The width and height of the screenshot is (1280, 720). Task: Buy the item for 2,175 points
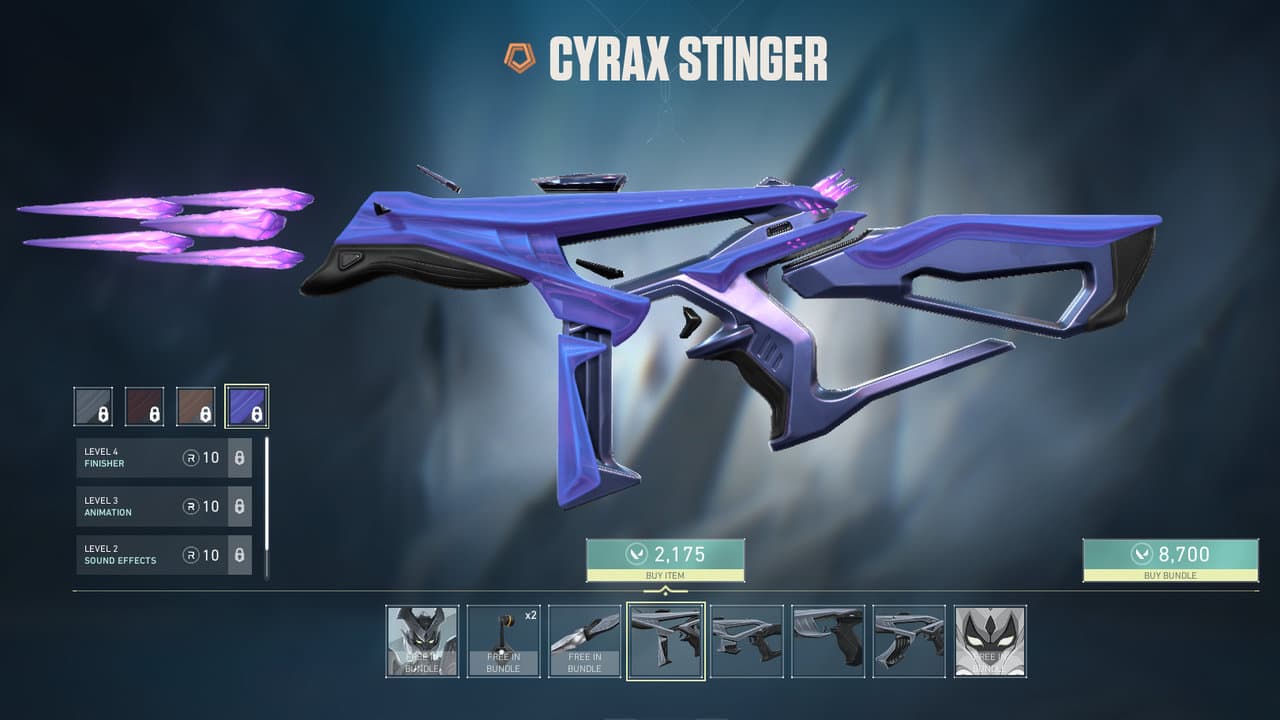(665, 560)
